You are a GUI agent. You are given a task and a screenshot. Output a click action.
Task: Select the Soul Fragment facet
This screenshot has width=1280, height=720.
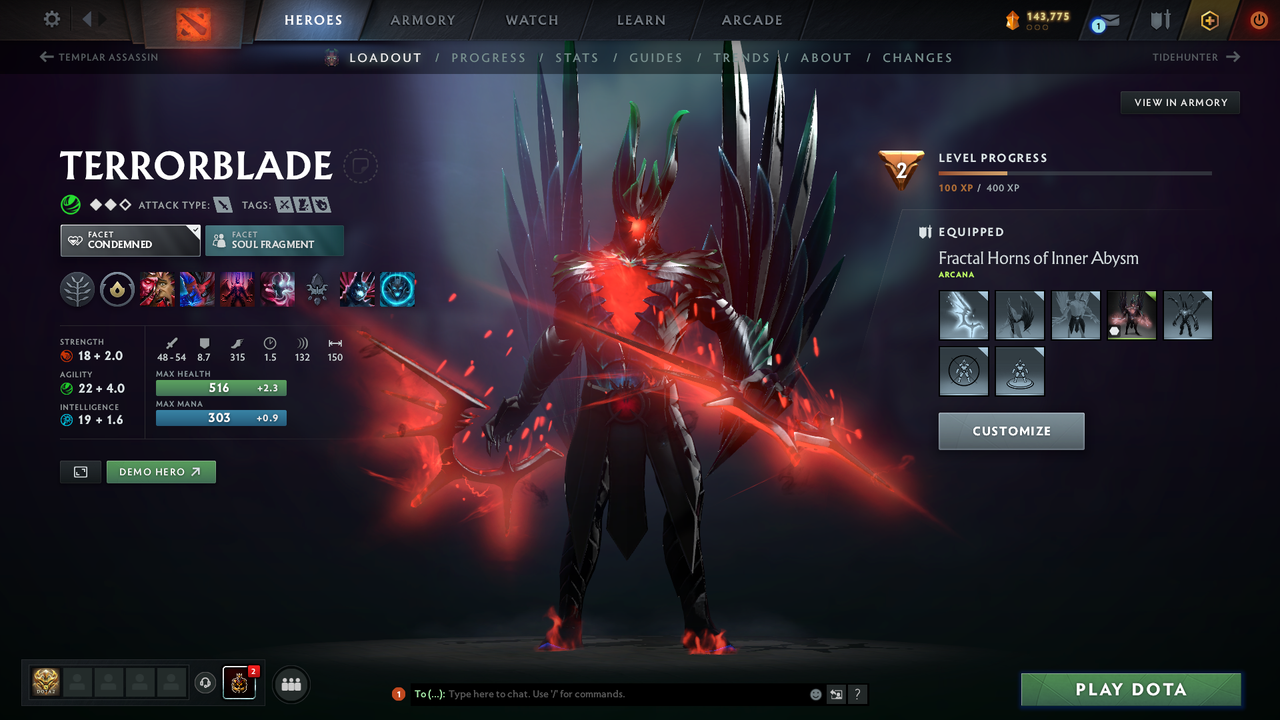coord(274,240)
